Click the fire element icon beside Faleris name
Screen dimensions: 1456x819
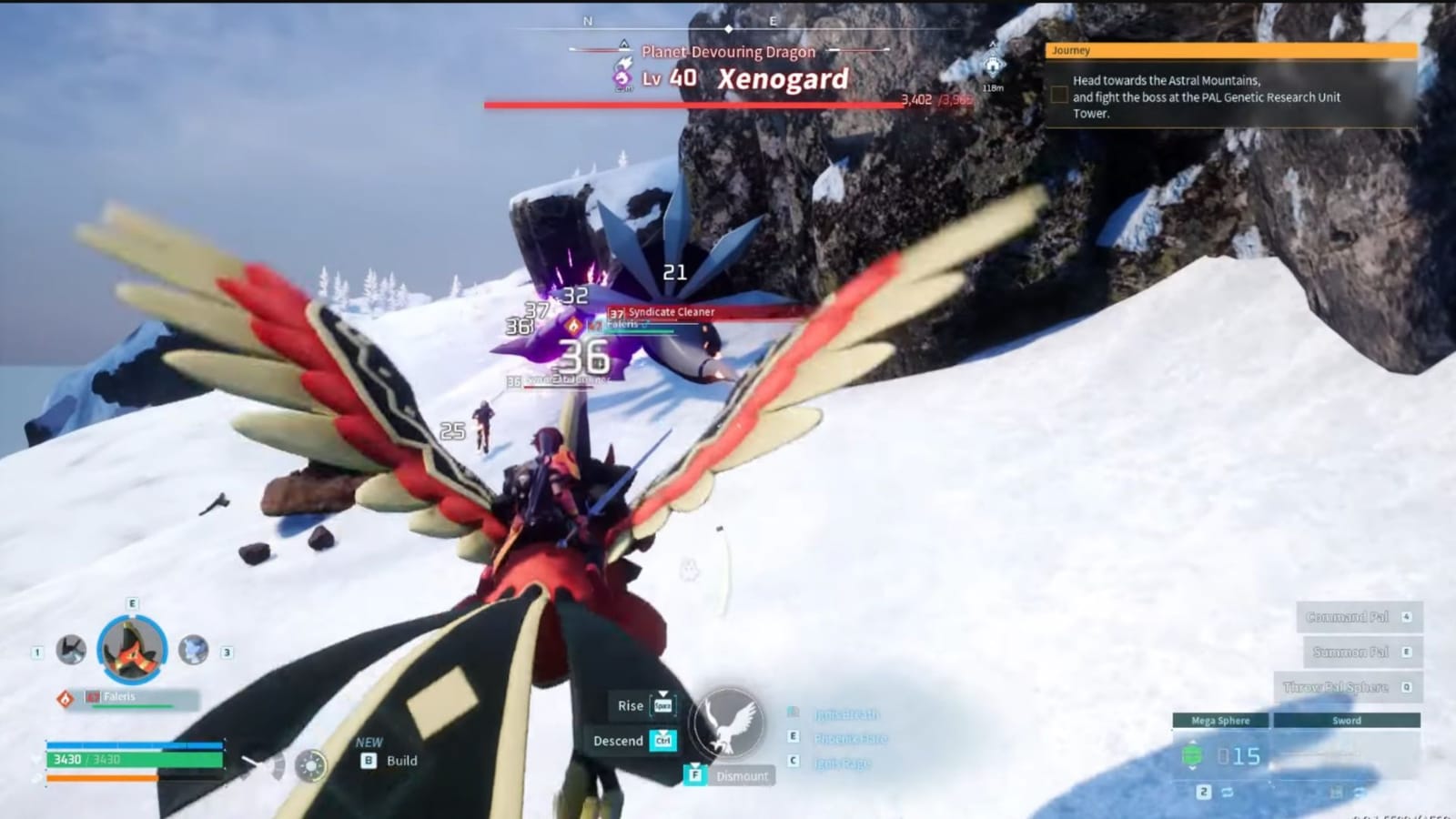tap(66, 697)
